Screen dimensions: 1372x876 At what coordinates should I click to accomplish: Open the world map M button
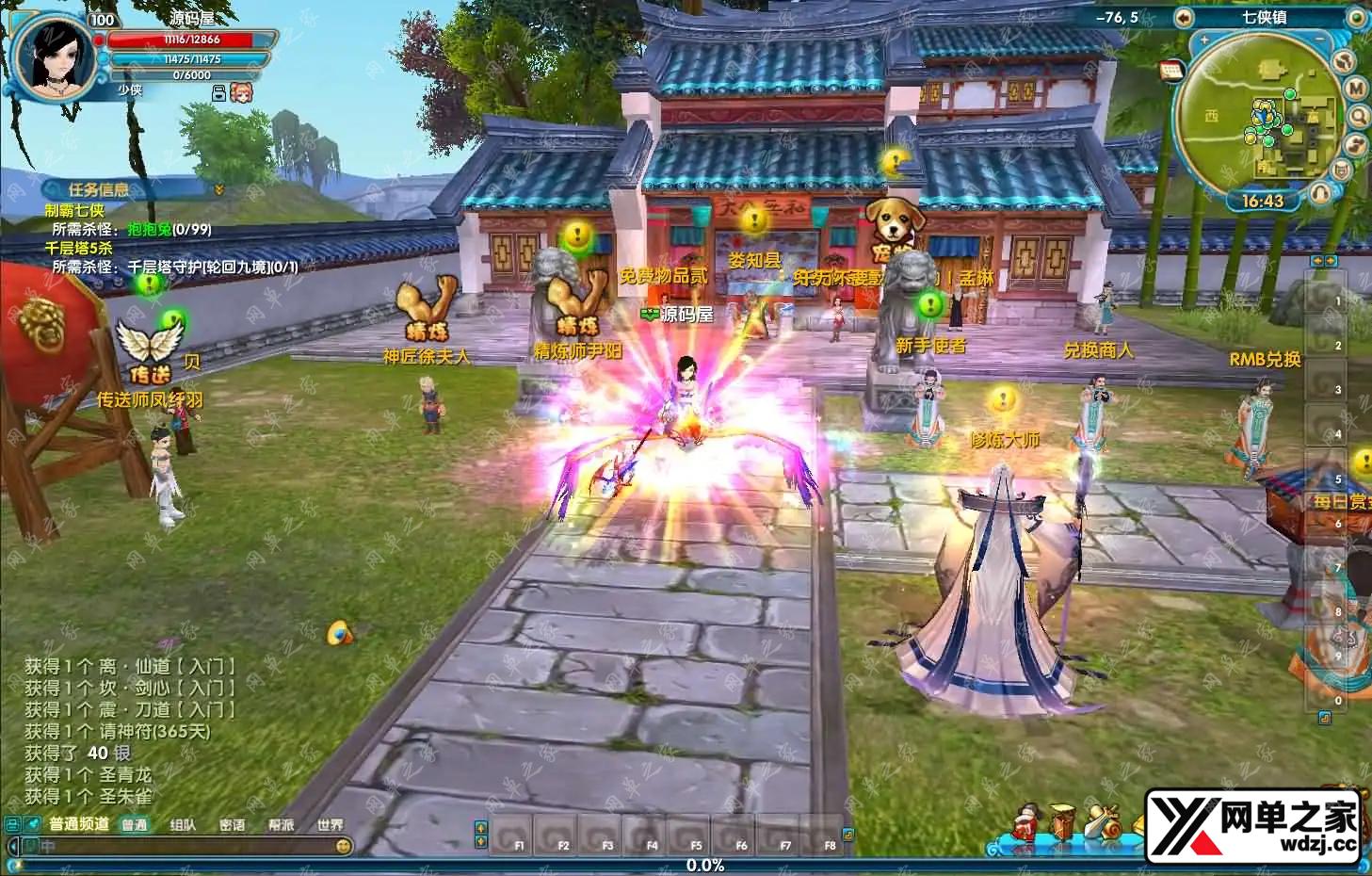[1355, 89]
